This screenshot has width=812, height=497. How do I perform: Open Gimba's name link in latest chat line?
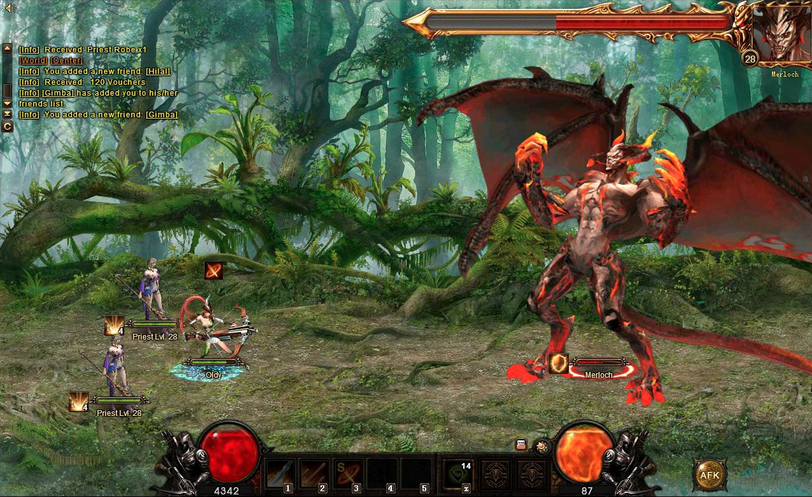click(x=162, y=114)
